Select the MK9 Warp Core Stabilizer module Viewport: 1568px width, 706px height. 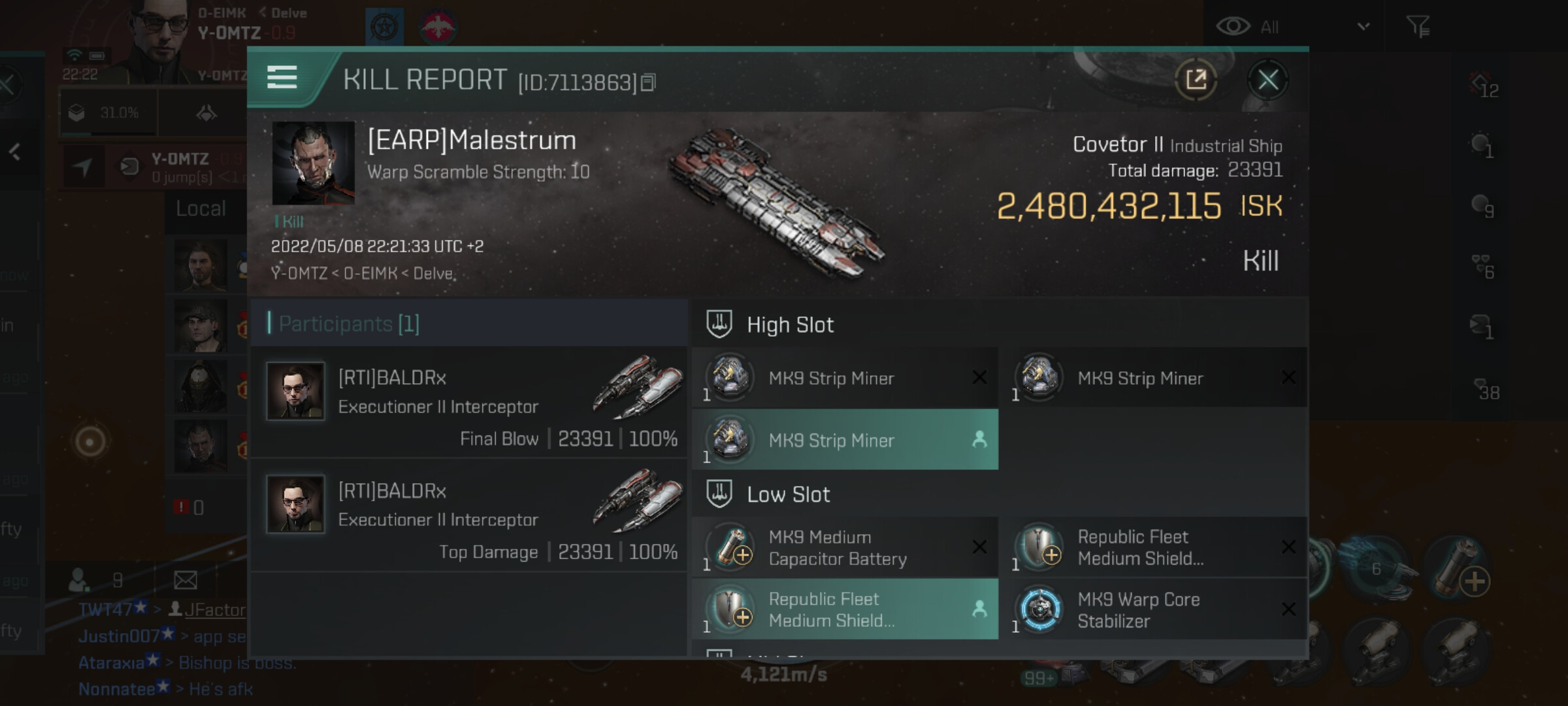1154,610
